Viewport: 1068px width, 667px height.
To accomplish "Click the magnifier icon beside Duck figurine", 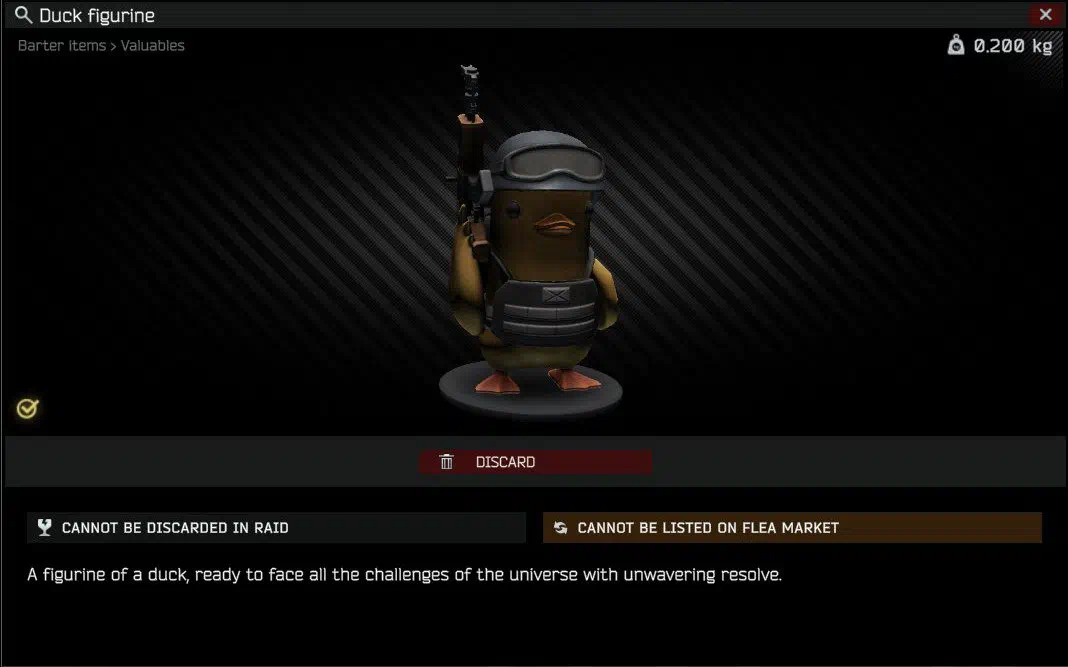I will [x=24, y=15].
